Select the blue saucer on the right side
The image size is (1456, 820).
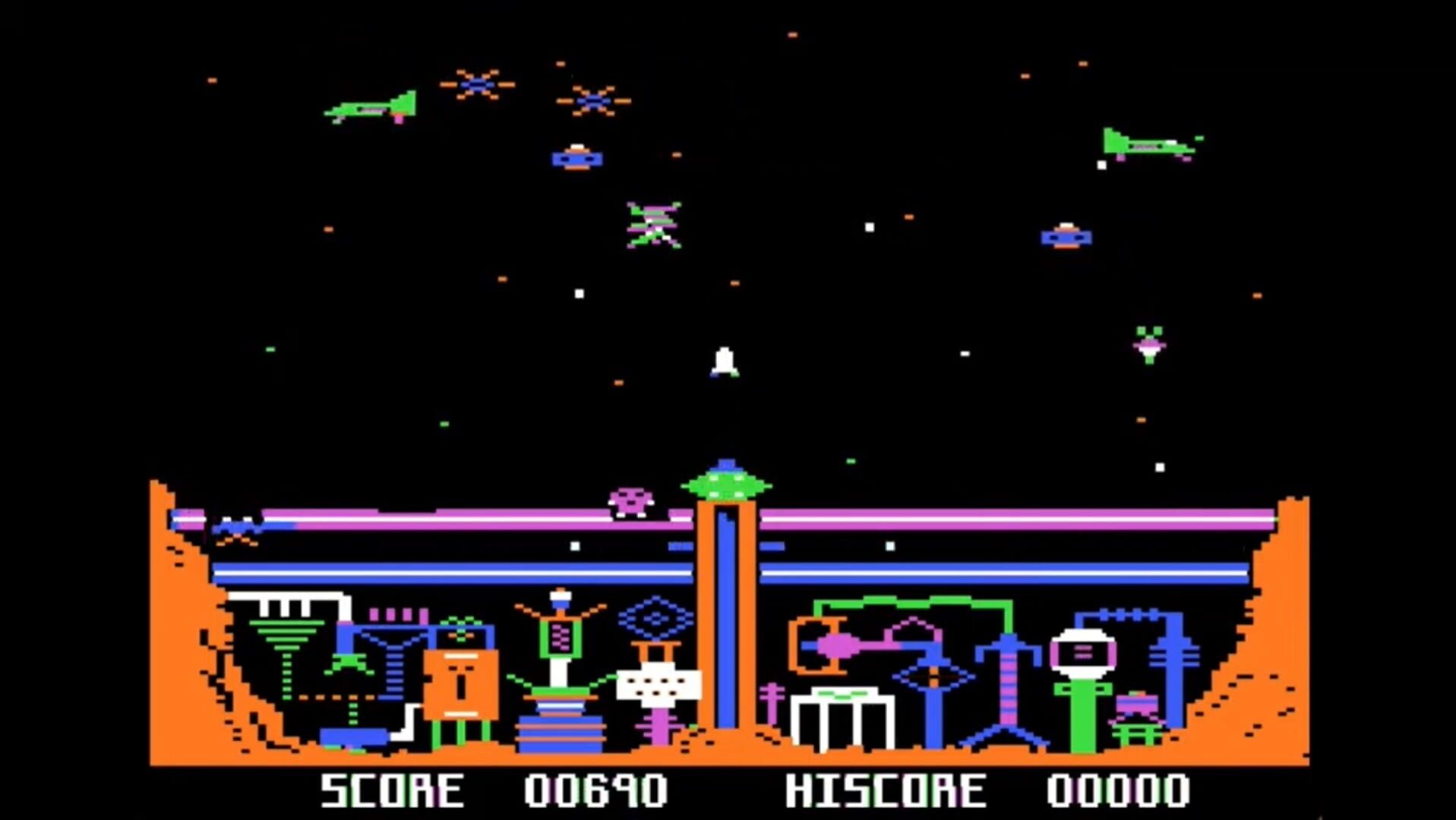(1067, 237)
